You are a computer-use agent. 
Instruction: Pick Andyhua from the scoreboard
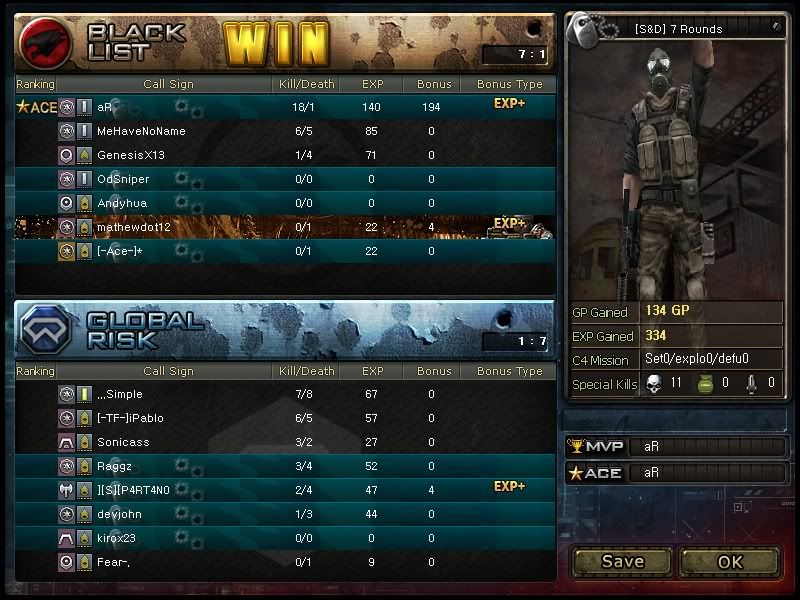point(122,203)
